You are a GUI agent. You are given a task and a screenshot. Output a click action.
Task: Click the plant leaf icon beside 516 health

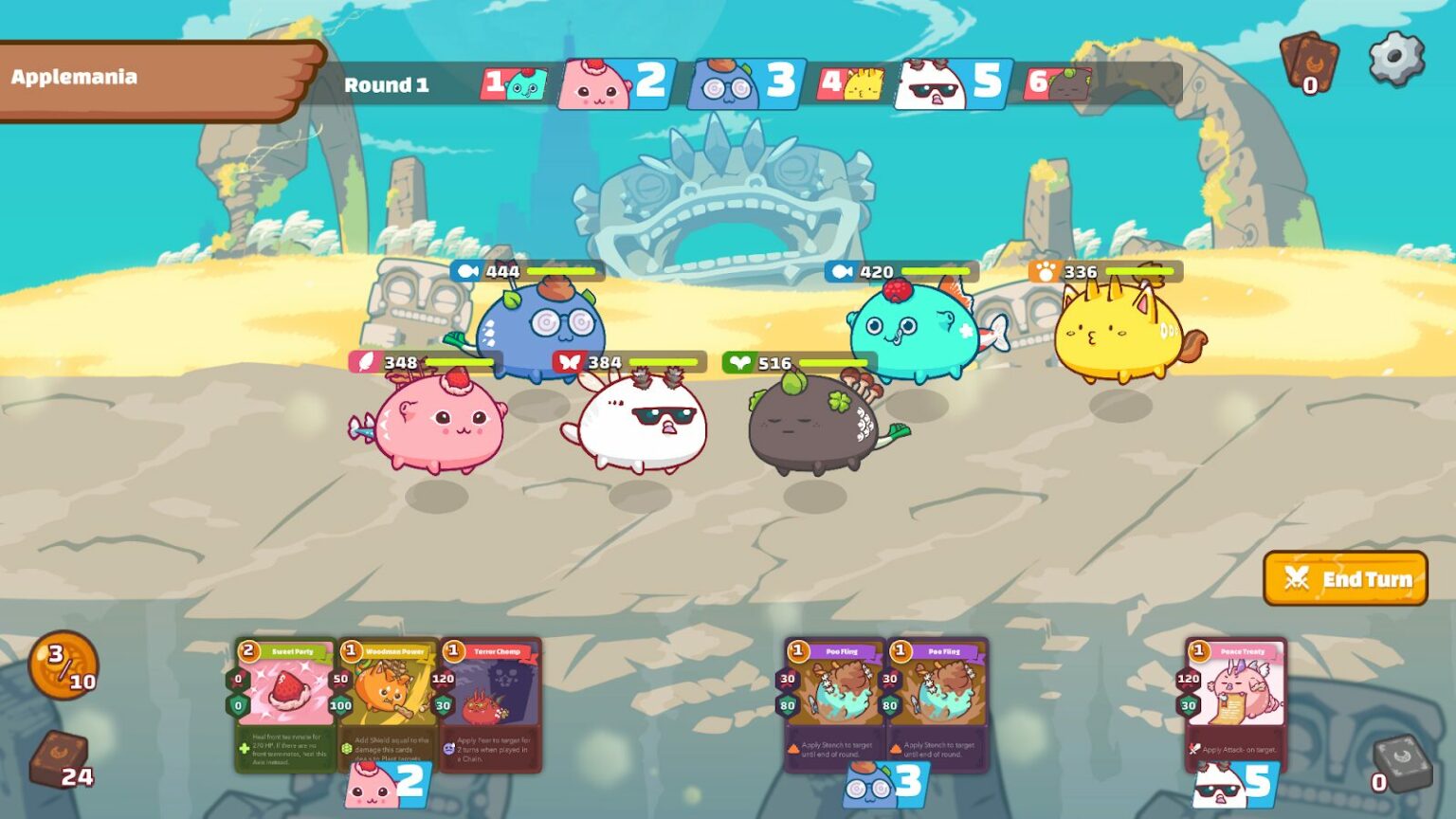click(x=738, y=360)
